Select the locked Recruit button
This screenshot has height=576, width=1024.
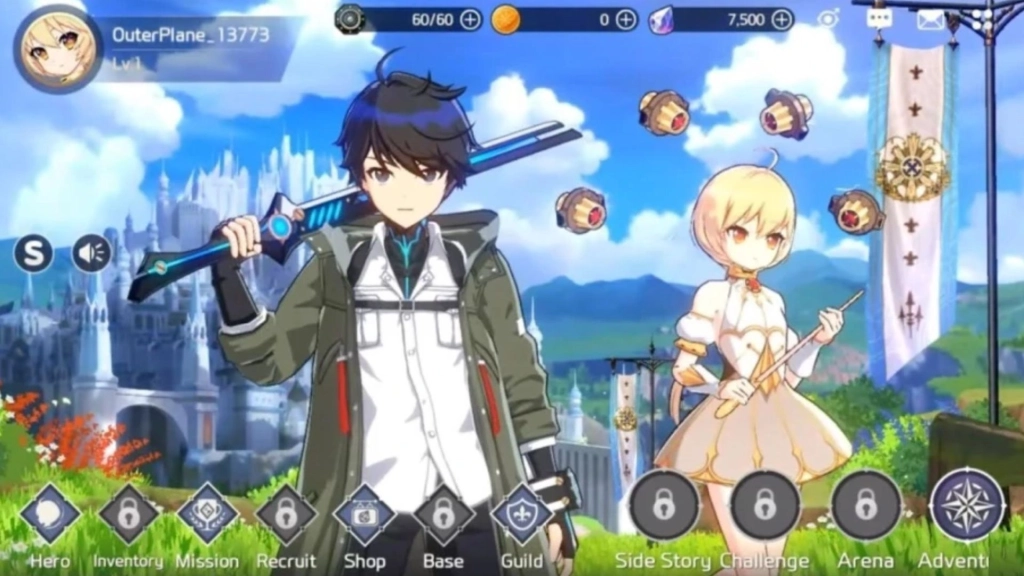tap(286, 514)
